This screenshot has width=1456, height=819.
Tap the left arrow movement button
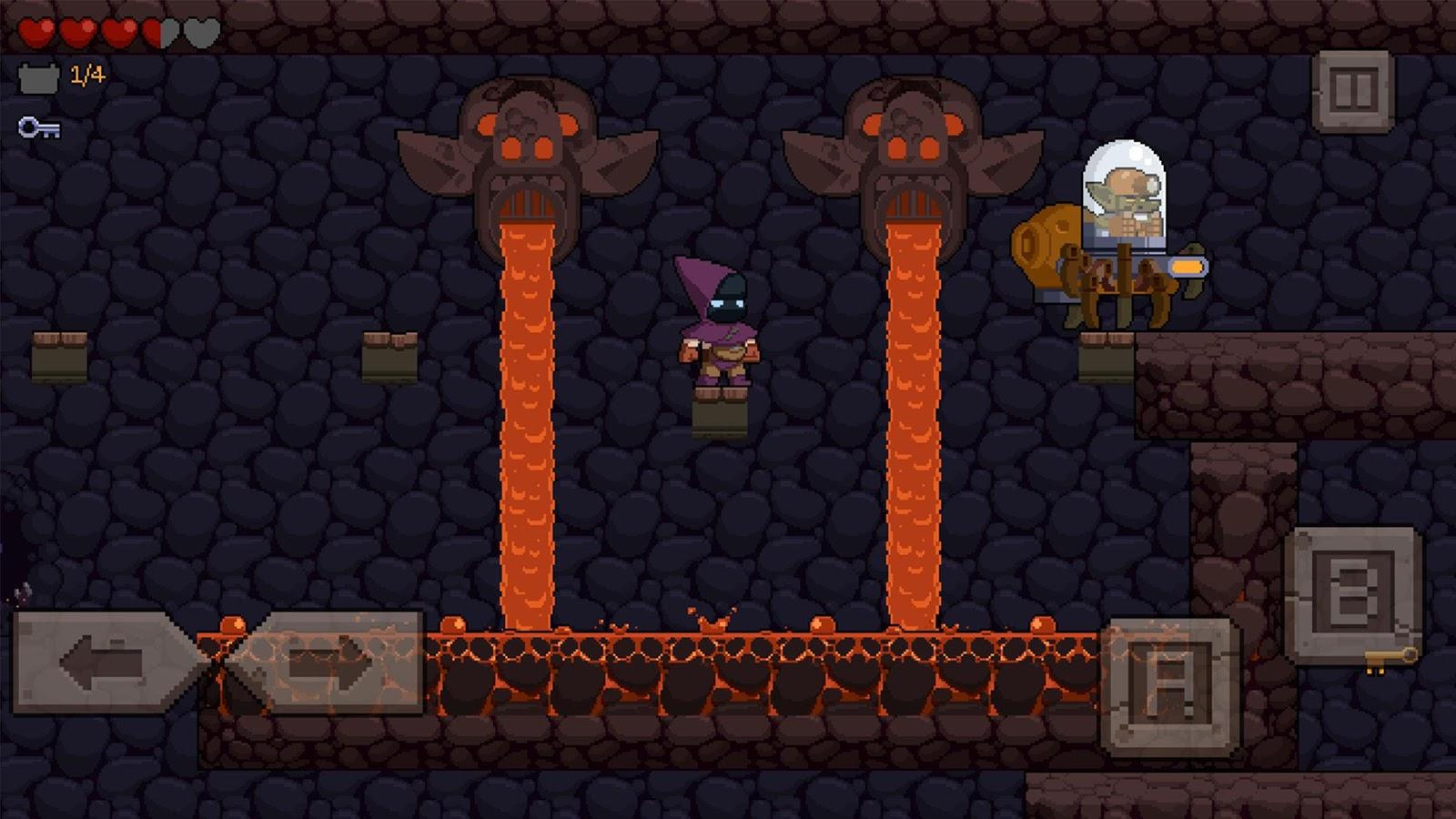point(105,662)
